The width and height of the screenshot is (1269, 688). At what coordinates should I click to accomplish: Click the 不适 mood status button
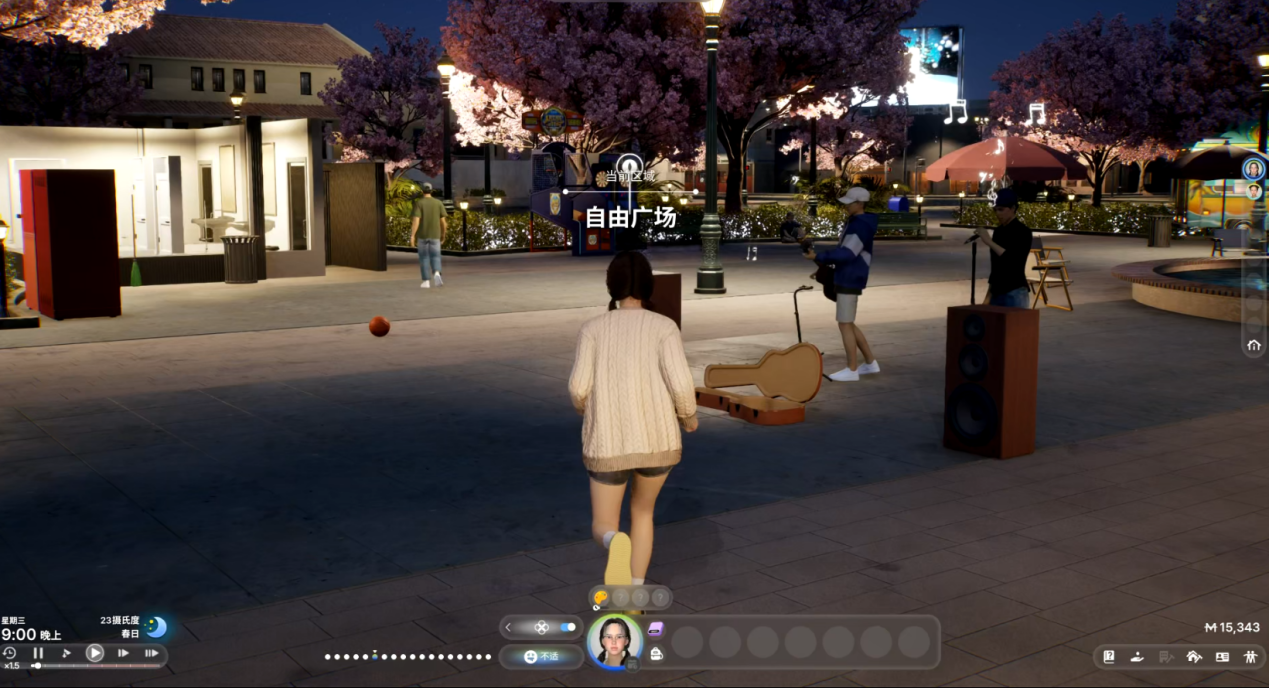click(x=541, y=657)
